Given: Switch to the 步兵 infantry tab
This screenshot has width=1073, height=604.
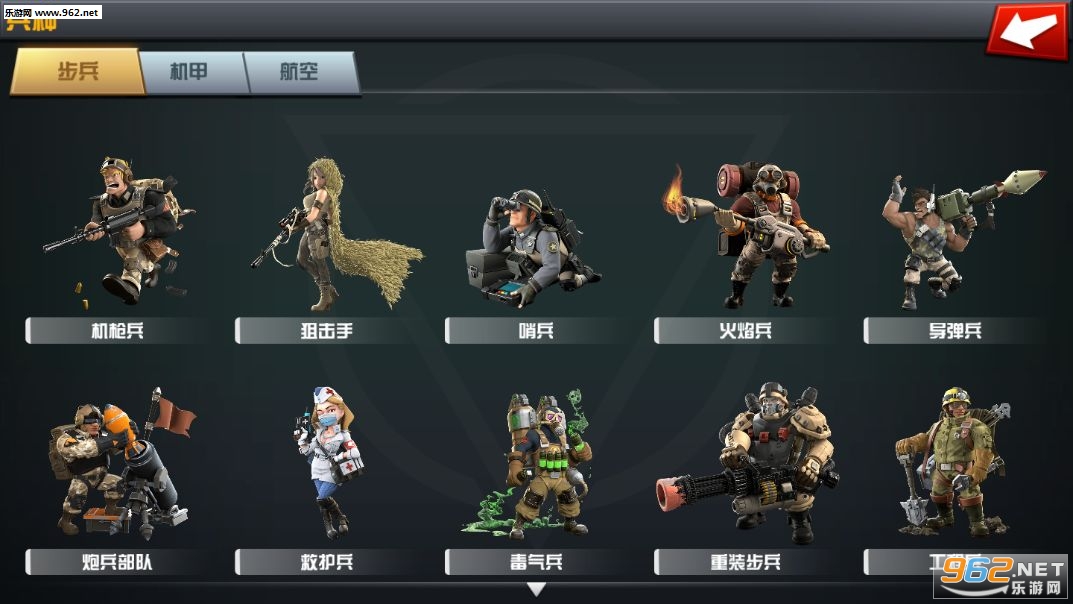Looking at the screenshot, I should pos(77,72).
